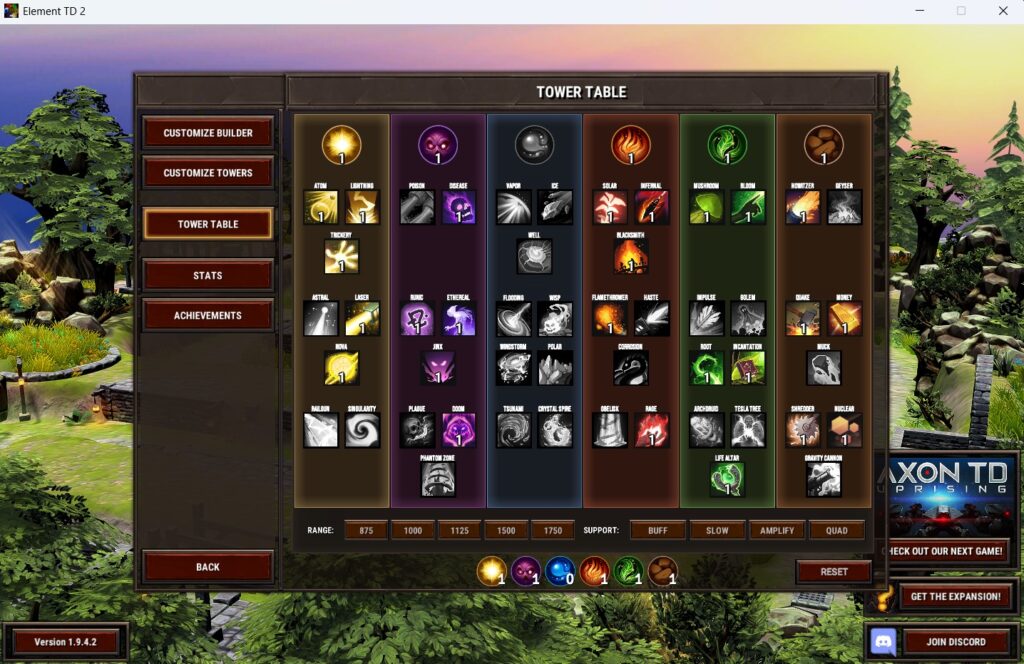Choose the 1500 range filter
This screenshot has height=664, width=1024.
[506, 530]
